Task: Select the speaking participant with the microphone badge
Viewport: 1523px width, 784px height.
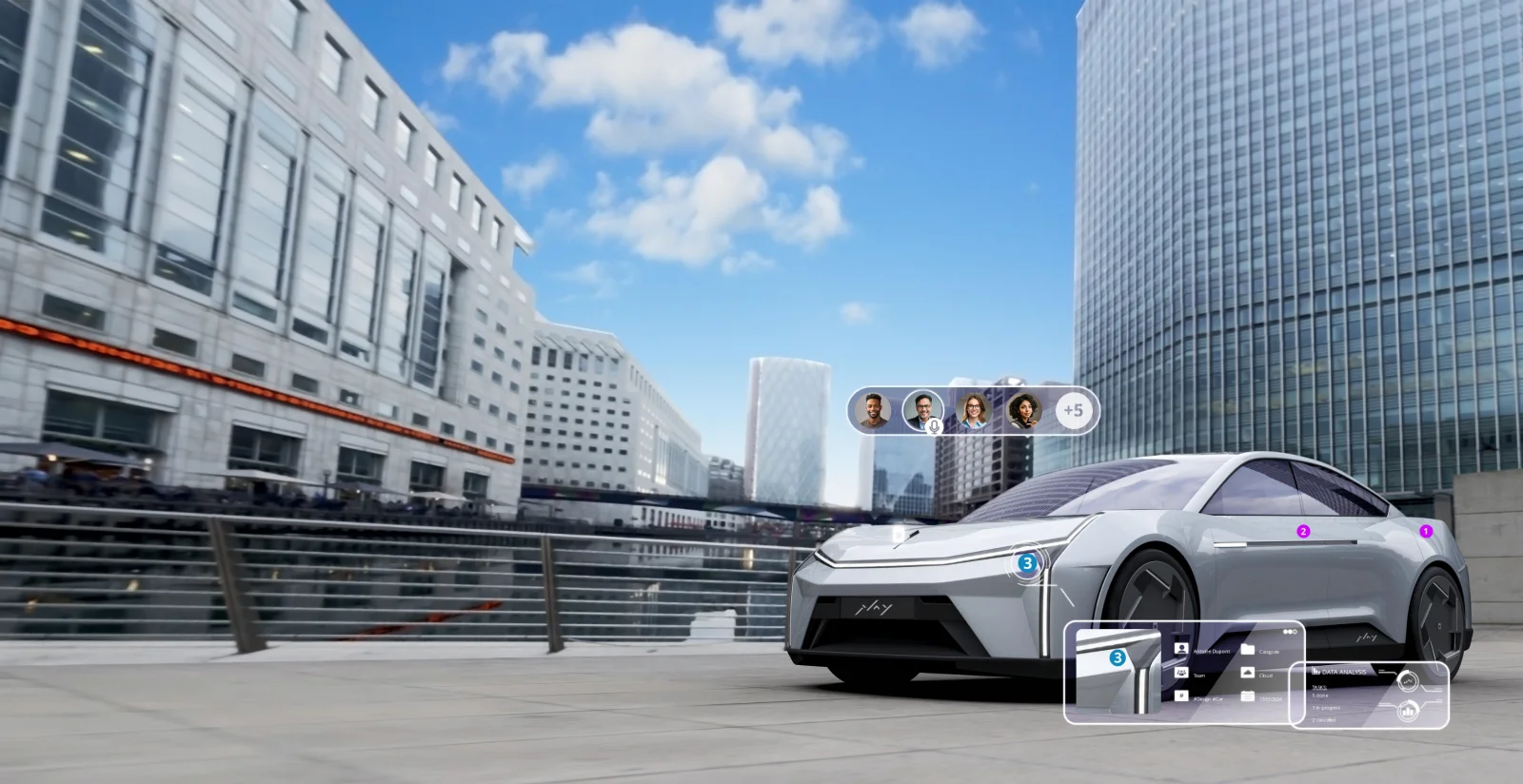Action: click(x=922, y=411)
